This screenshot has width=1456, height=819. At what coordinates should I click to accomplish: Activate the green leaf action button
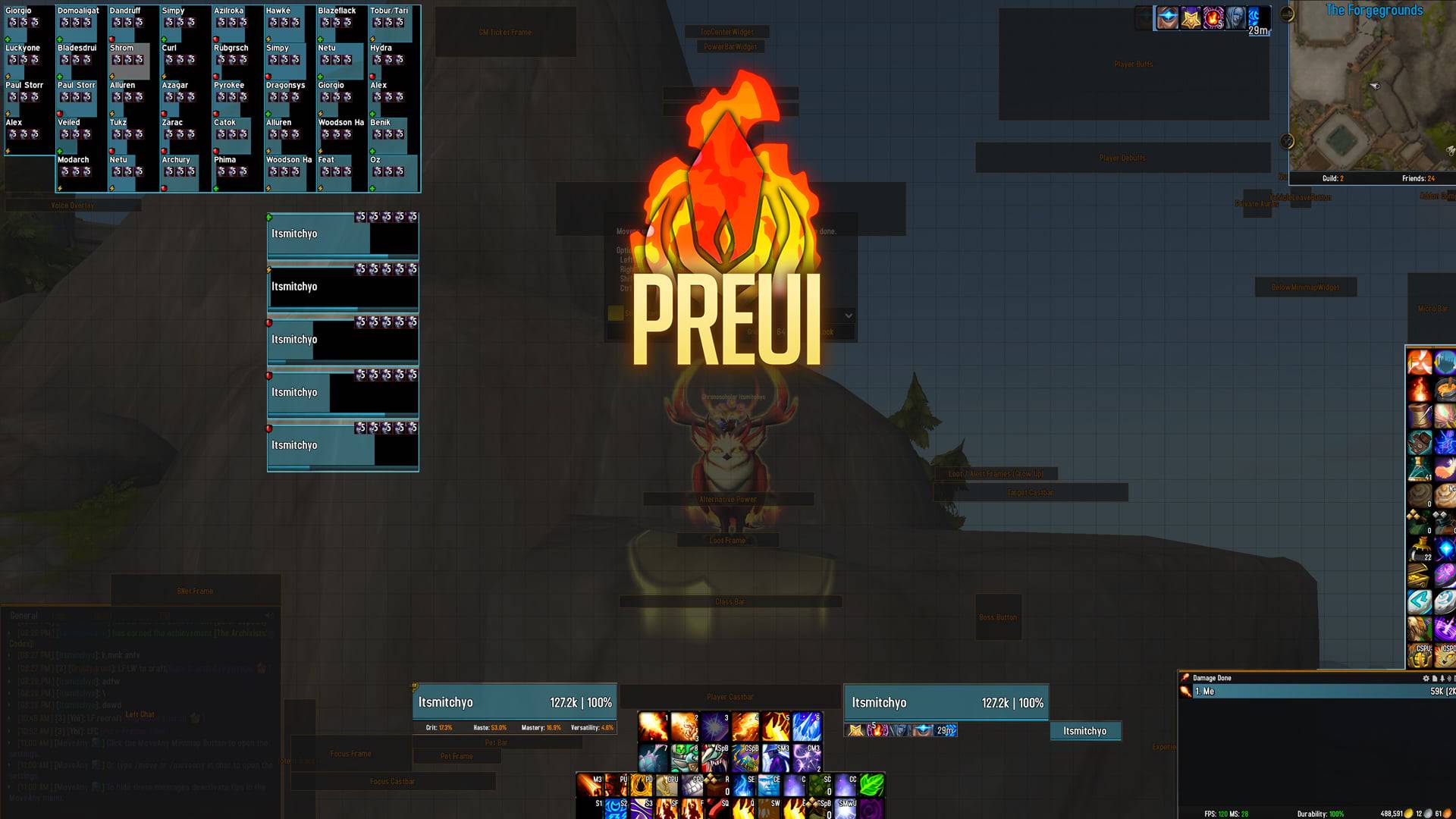point(871,785)
